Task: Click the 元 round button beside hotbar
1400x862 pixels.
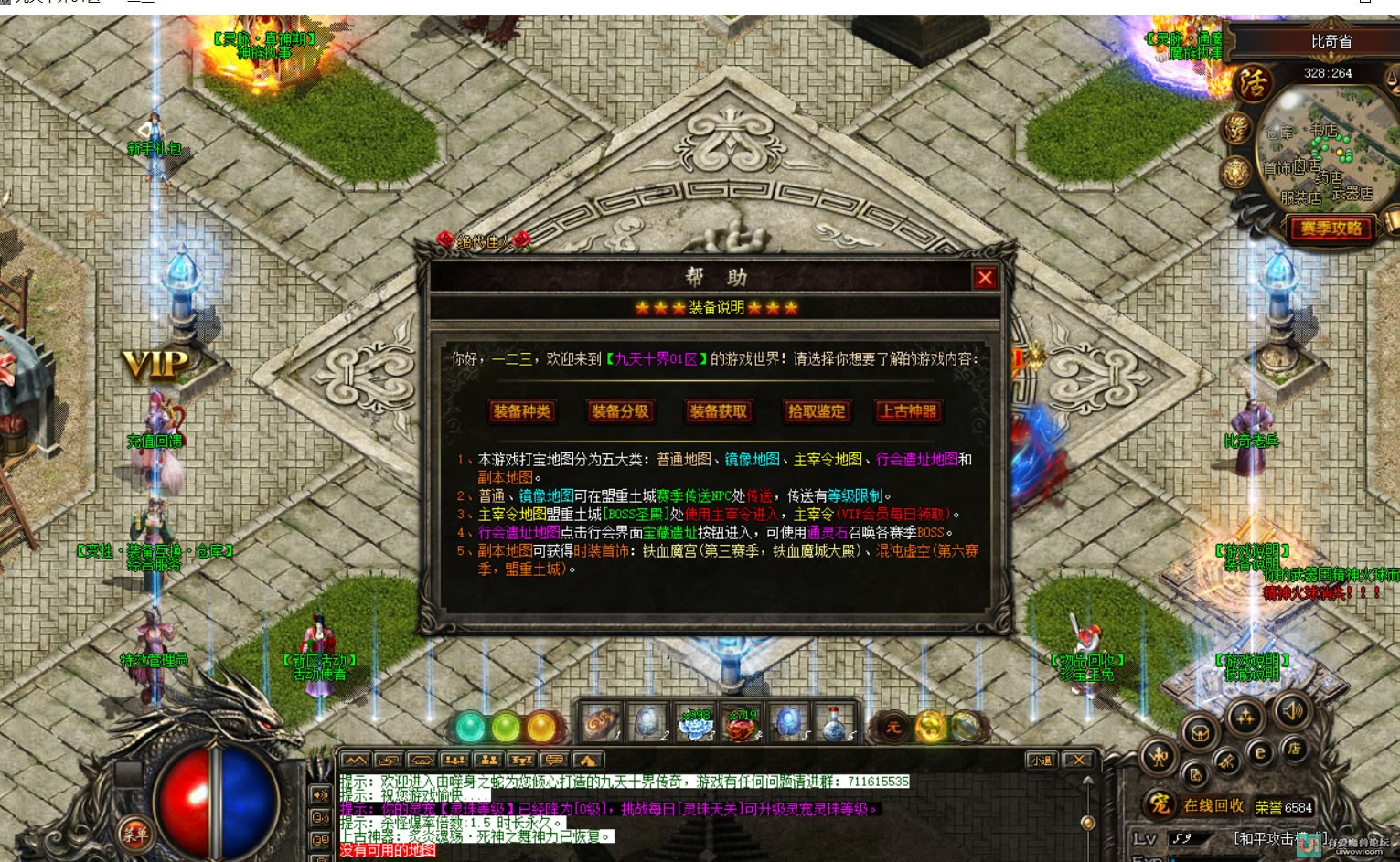Action: pyautogui.click(x=892, y=728)
